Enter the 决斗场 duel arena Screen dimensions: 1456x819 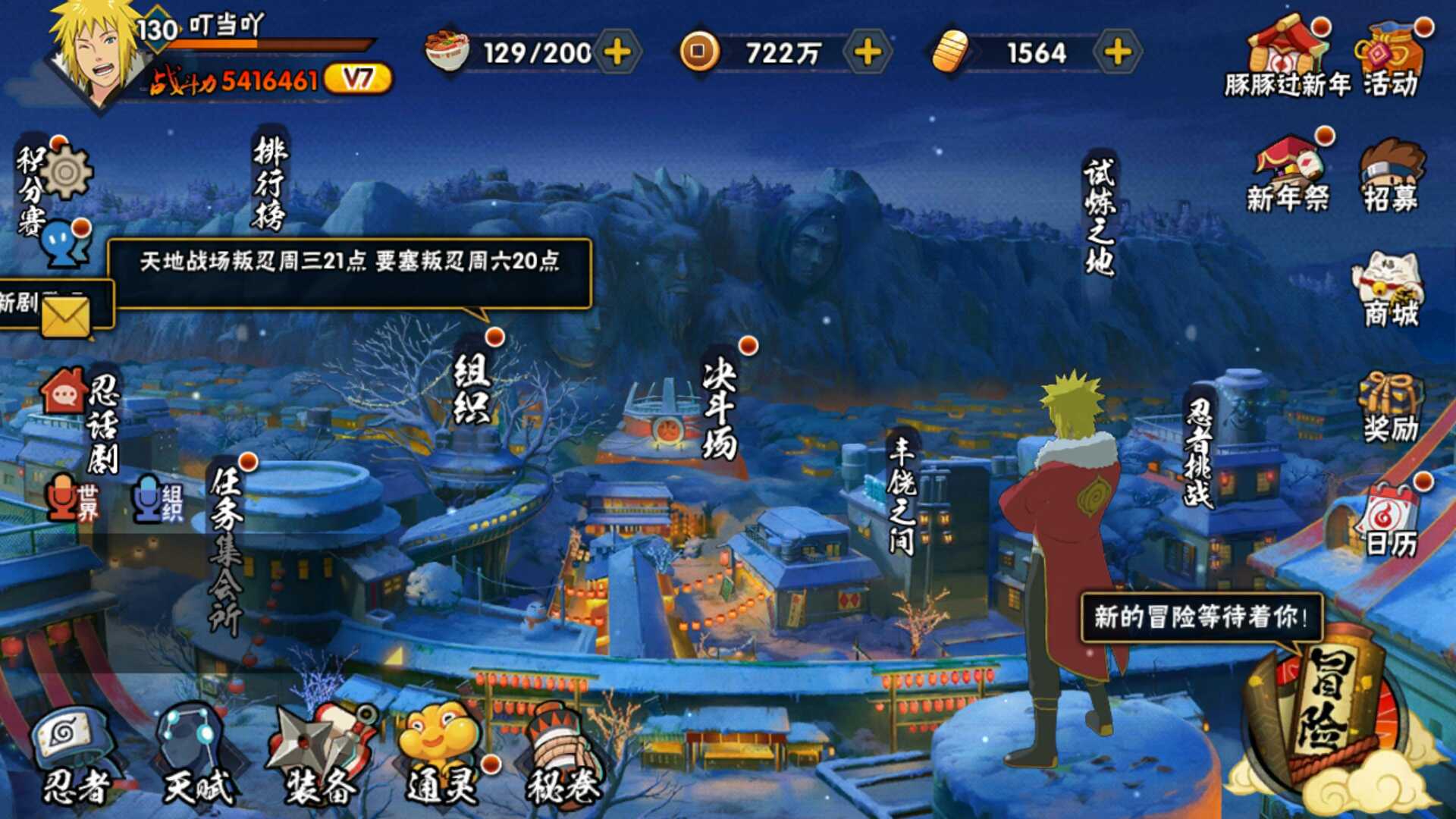click(x=719, y=408)
